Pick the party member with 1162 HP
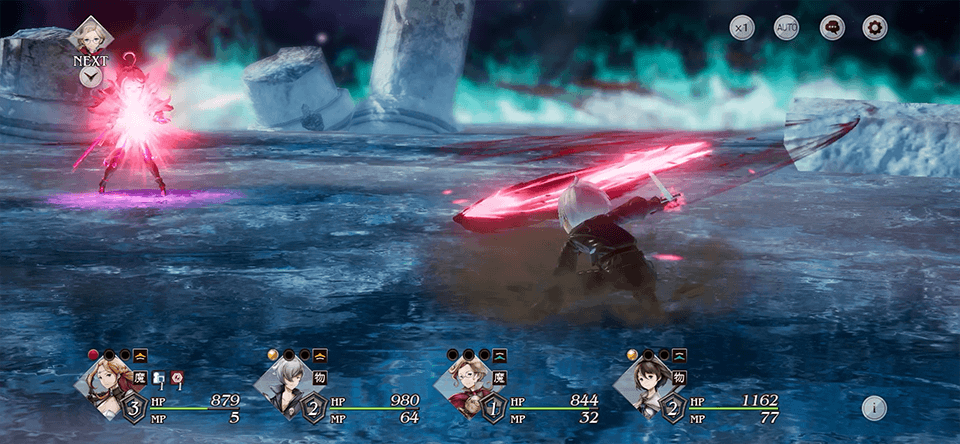 (641, 385)
